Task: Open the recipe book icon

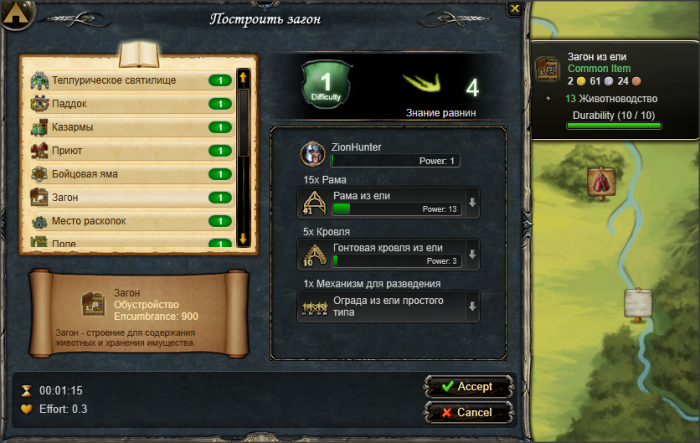Action: (139, 54)
